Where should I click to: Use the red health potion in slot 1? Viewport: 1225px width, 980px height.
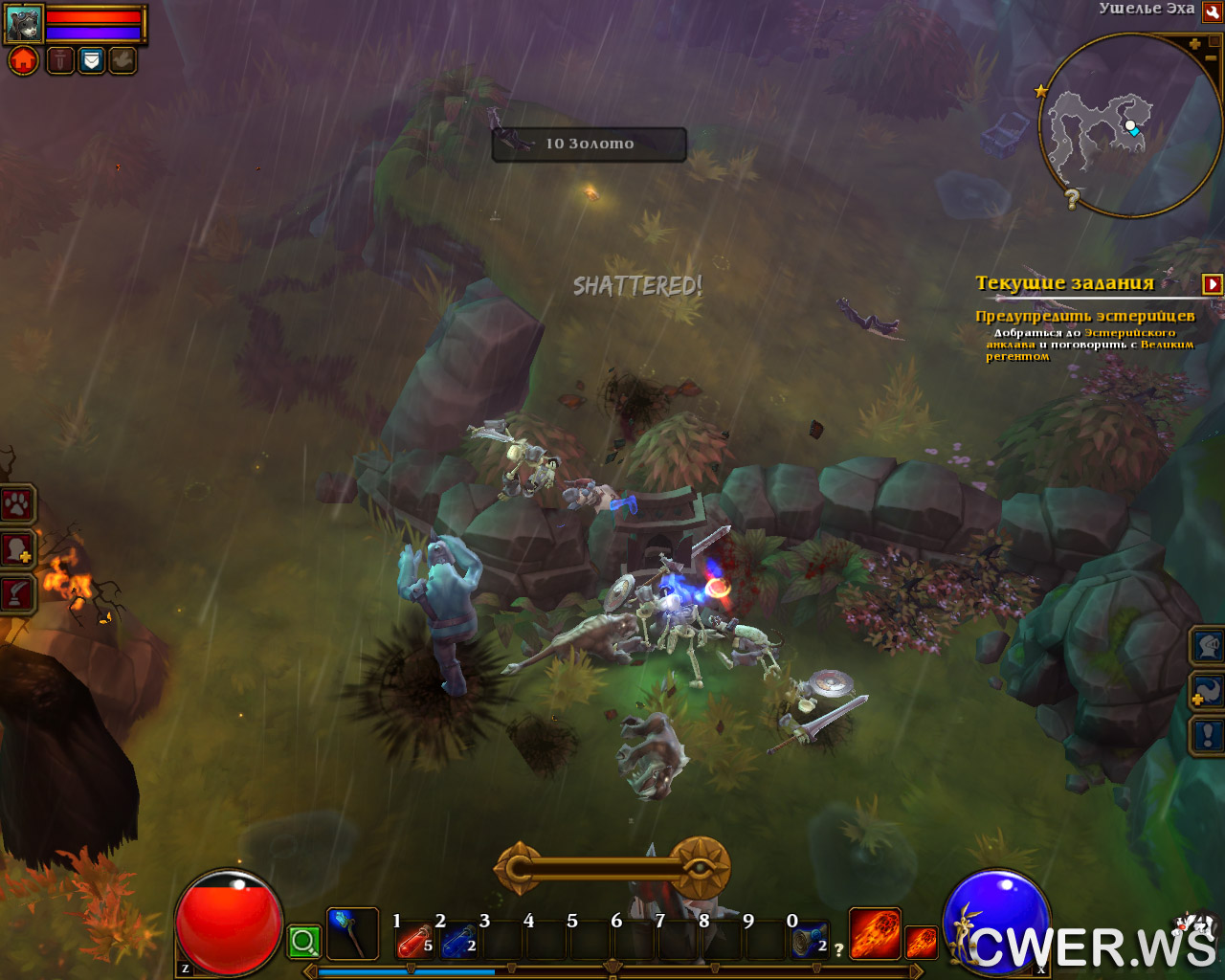tap(413, 943)
